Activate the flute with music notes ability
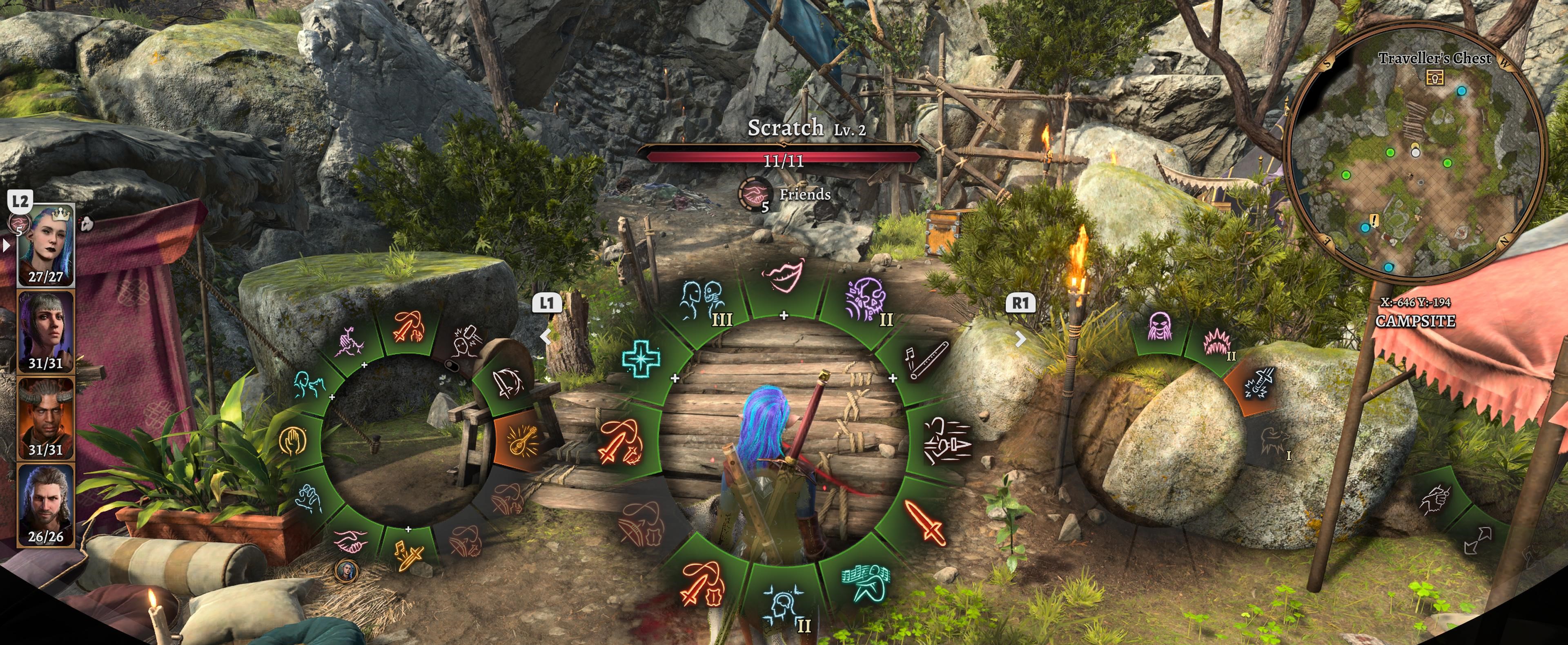 926,359
